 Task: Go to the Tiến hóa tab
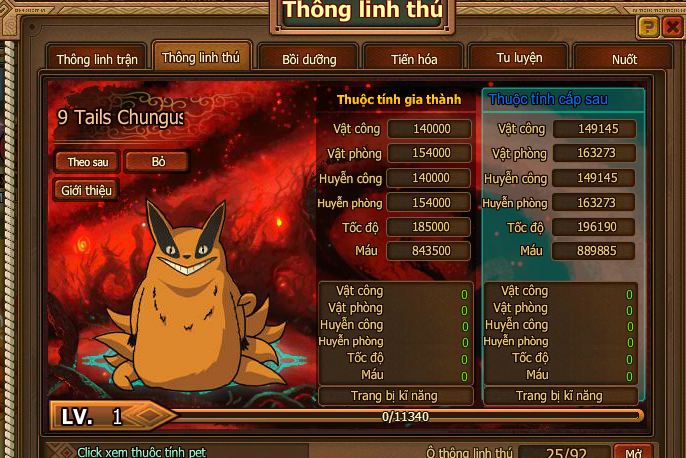413,59
